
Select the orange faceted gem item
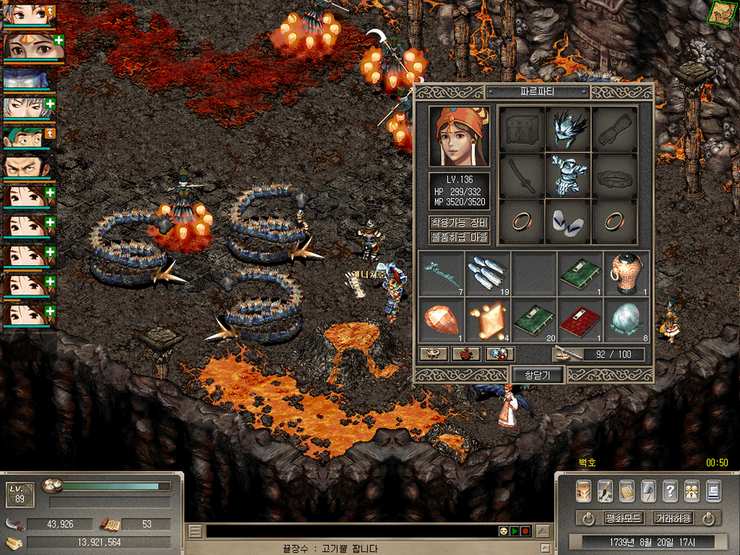pos(441,323)
